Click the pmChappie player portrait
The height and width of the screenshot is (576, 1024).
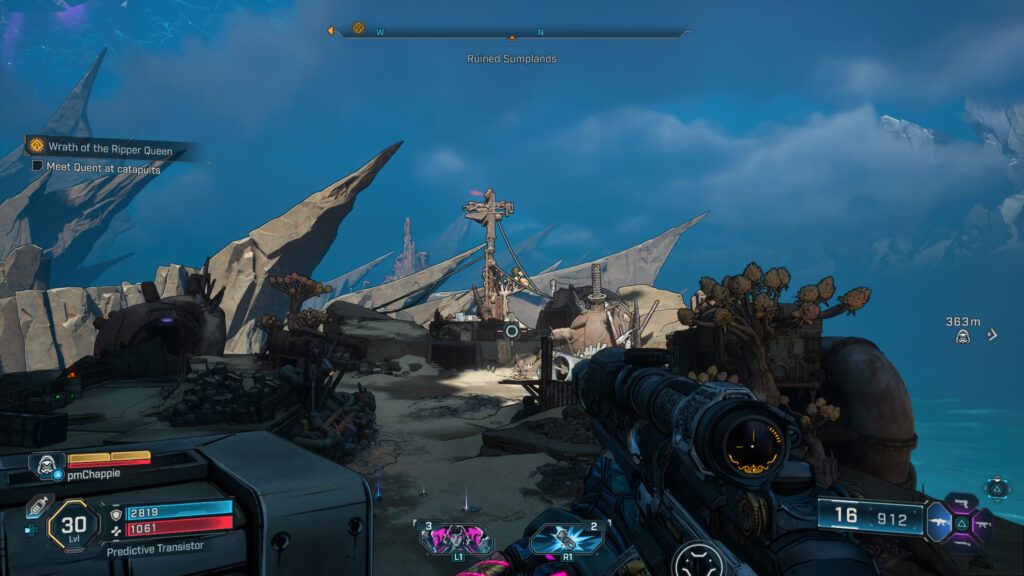coord(47,464)
